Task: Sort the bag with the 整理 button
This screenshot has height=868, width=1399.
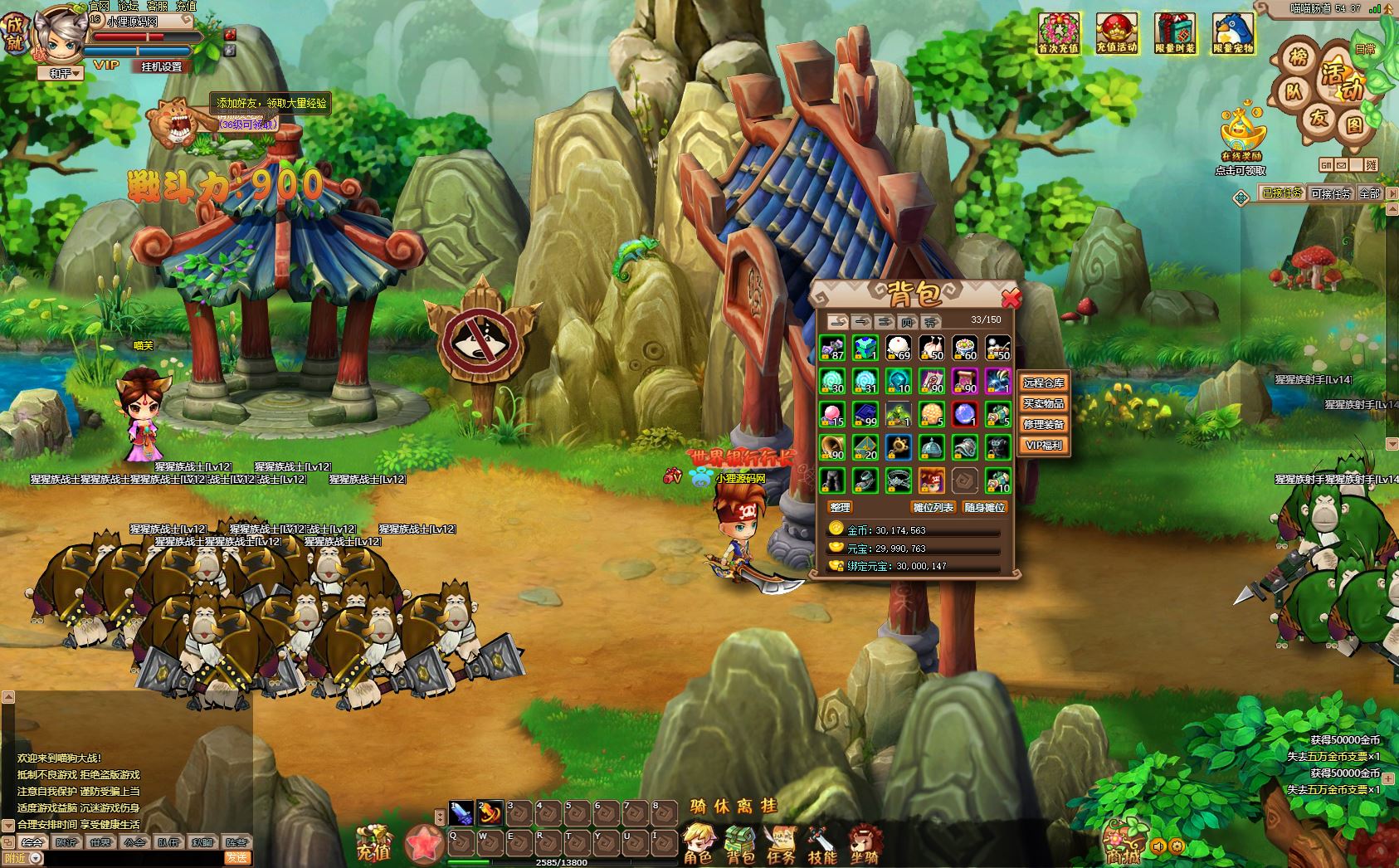Action: click(840, 507)
